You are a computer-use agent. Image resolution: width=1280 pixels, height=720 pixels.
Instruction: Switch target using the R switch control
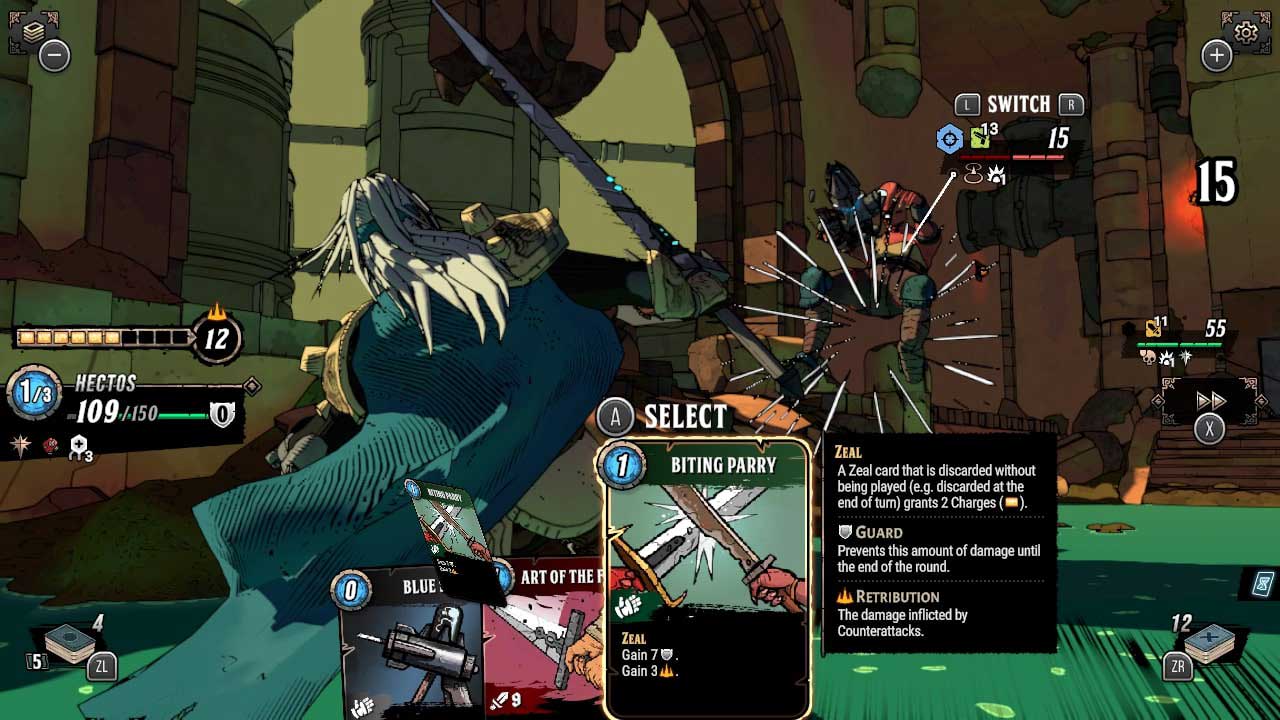point(1072,104)
